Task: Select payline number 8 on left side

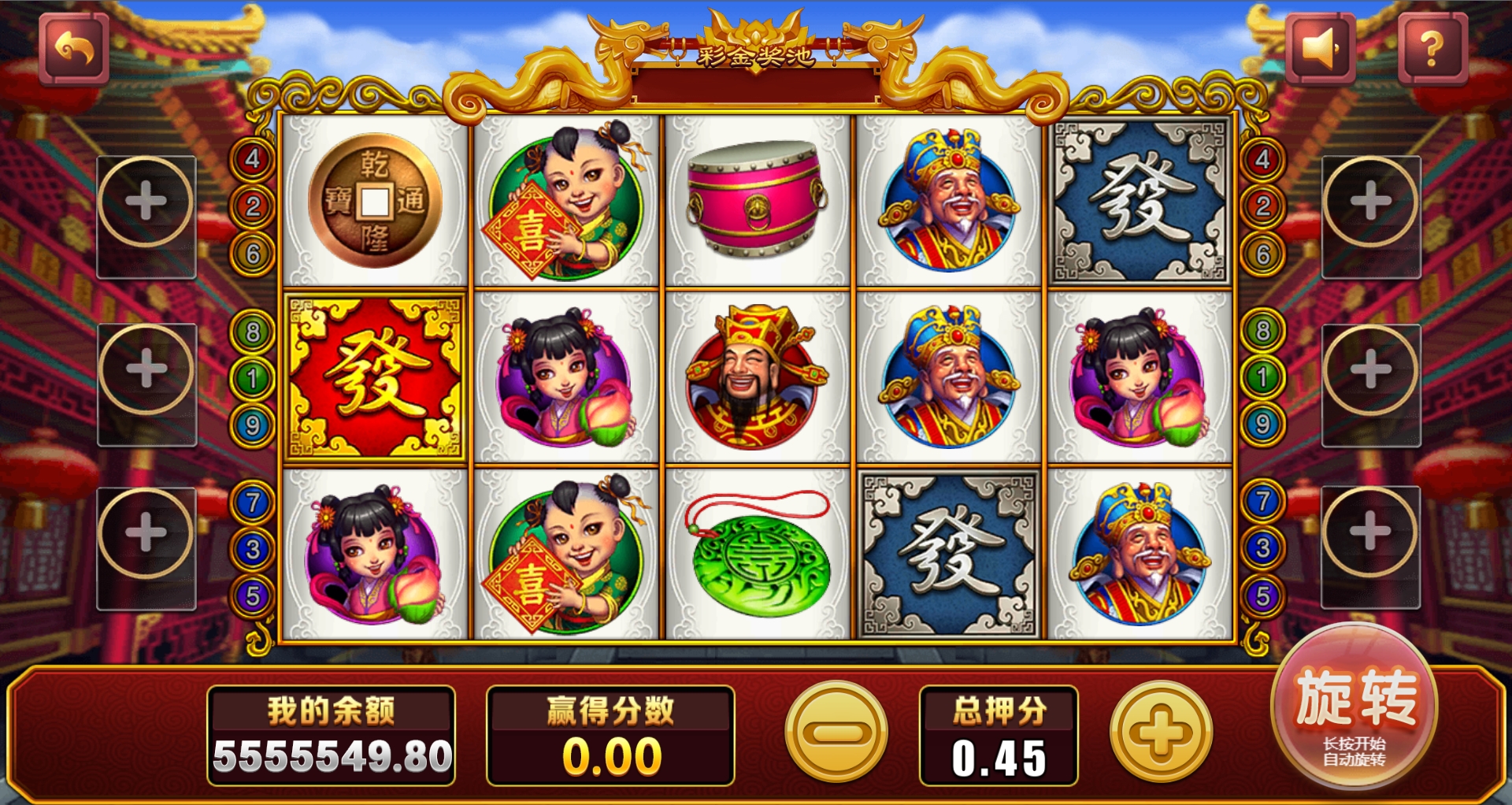Action: pos(252,332)
